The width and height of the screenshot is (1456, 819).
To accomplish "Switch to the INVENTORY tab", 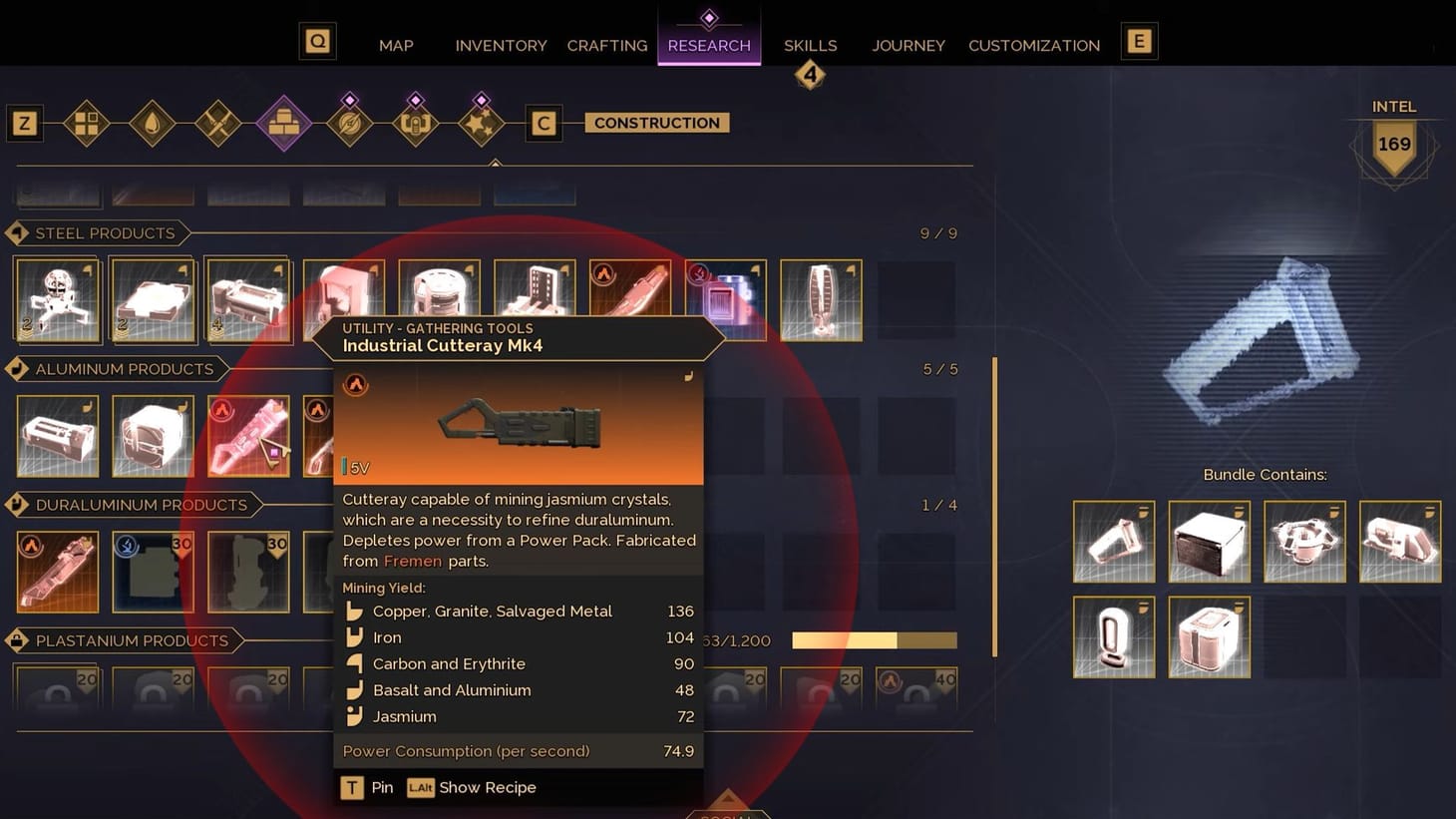I will point(501,45).
